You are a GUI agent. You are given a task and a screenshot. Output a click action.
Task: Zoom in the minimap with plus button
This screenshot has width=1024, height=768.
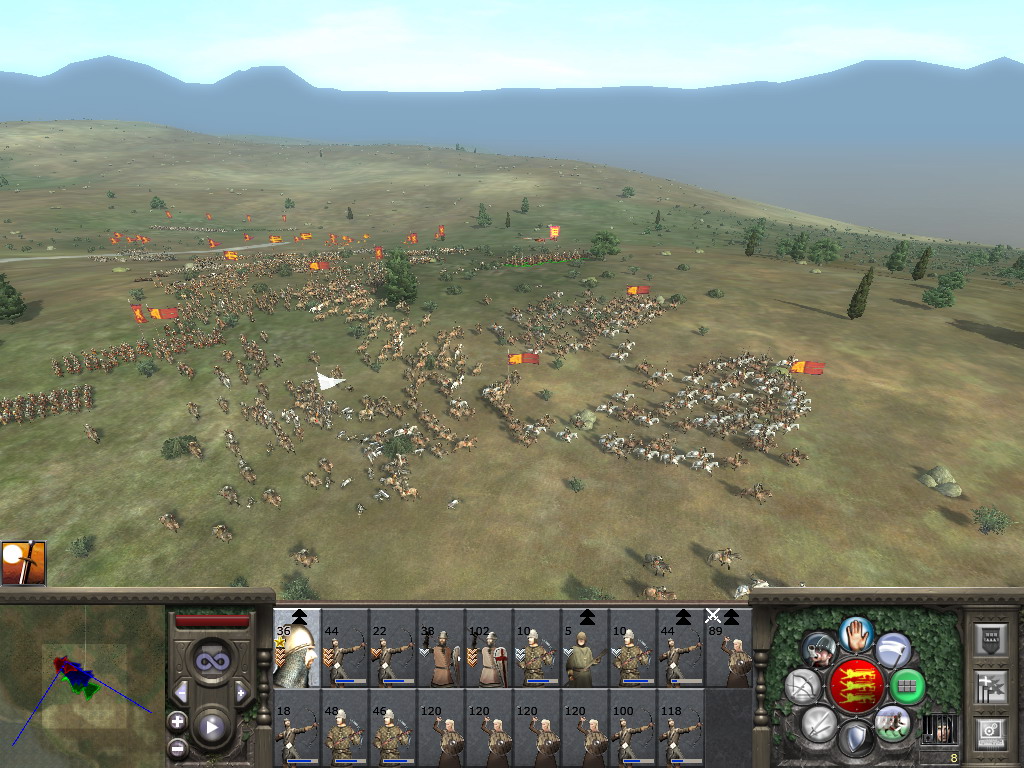[x=178, y=720]
